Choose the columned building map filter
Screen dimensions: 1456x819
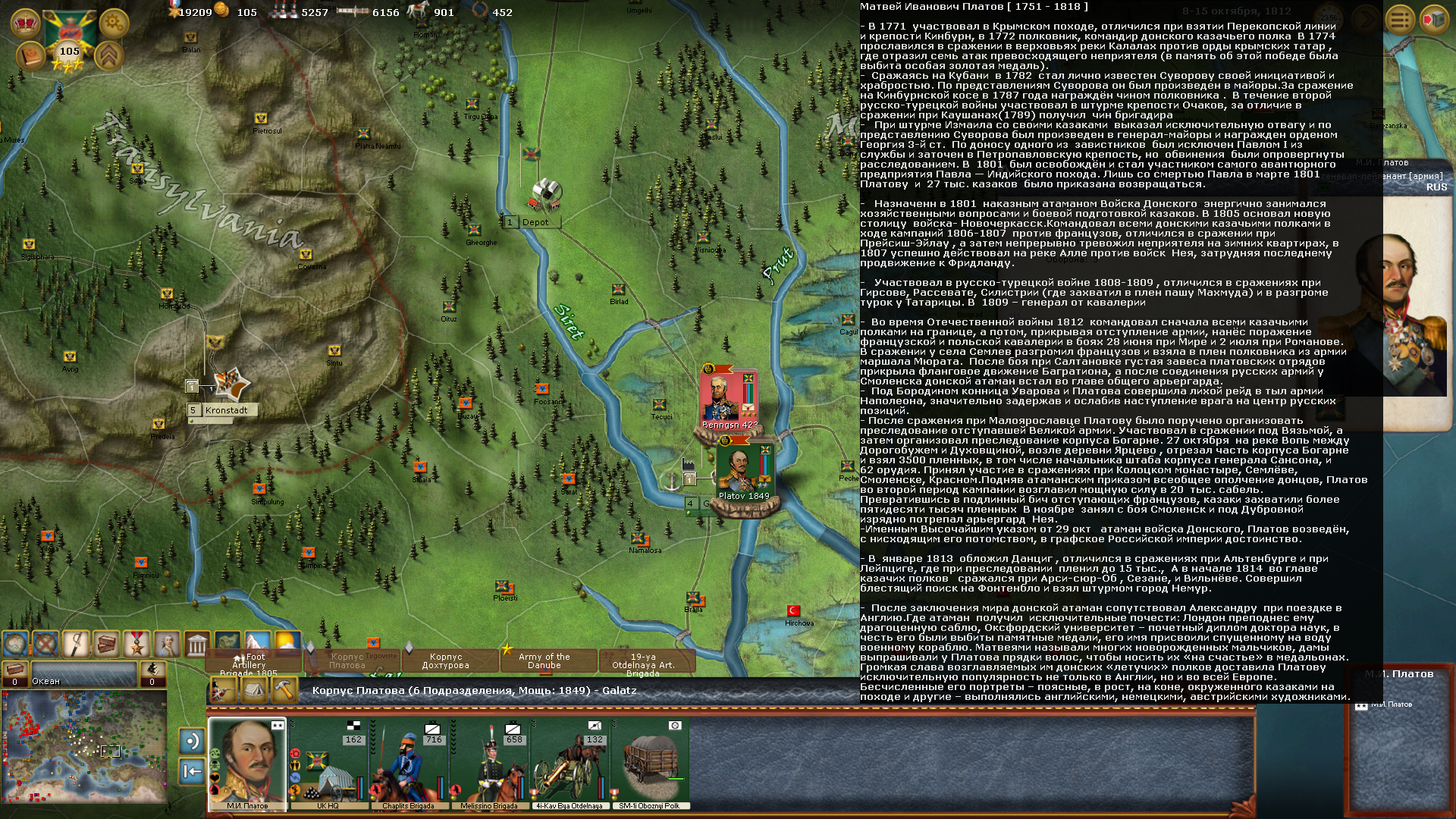[196, 645]
